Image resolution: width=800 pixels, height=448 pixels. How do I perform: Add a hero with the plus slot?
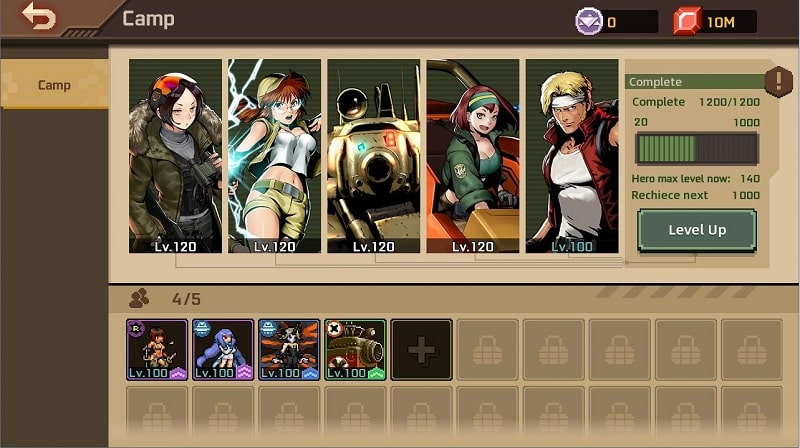pos(421,349)
